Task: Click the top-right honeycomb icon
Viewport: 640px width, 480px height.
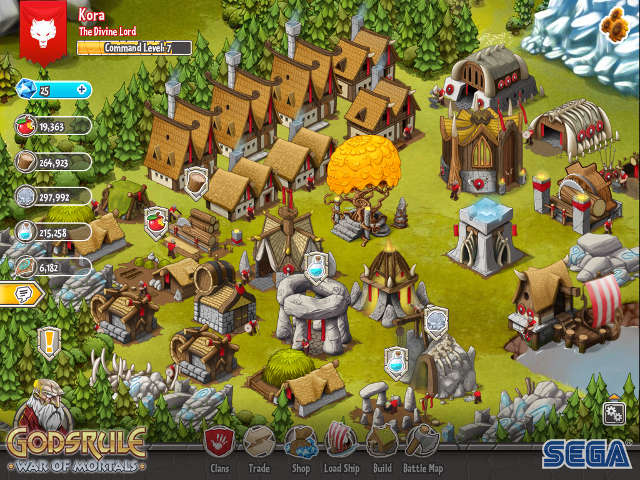Action: click(x=611, y=23)
